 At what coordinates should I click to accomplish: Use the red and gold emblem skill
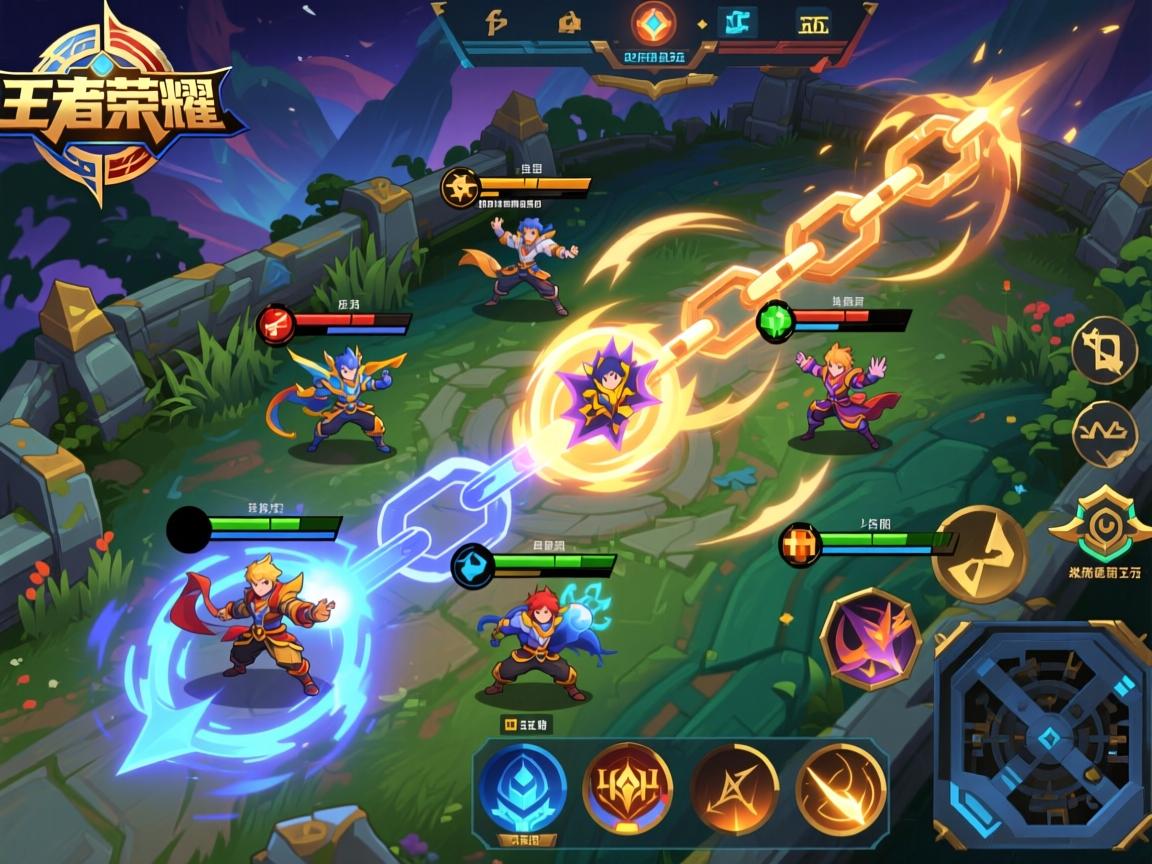[627, 789]
